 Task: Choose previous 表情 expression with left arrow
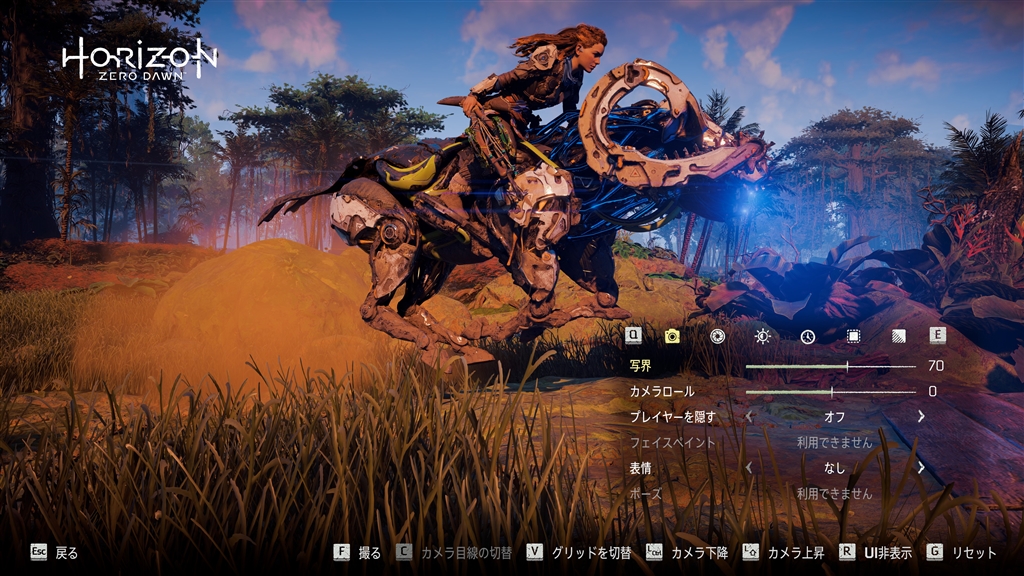click(749, 468)
